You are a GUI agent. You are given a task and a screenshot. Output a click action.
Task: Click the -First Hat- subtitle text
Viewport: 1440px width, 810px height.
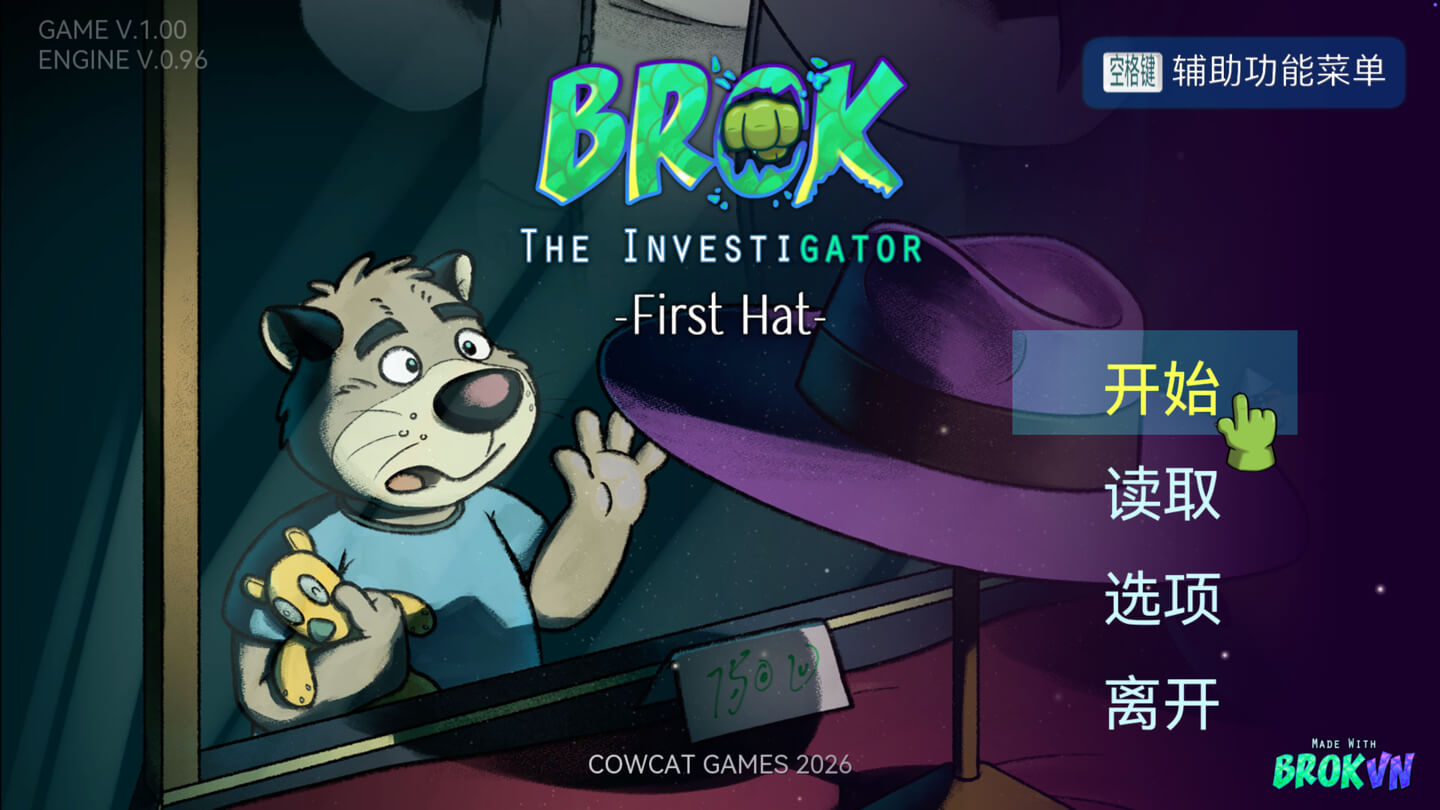pyautogui.click(x=722, y=317)
